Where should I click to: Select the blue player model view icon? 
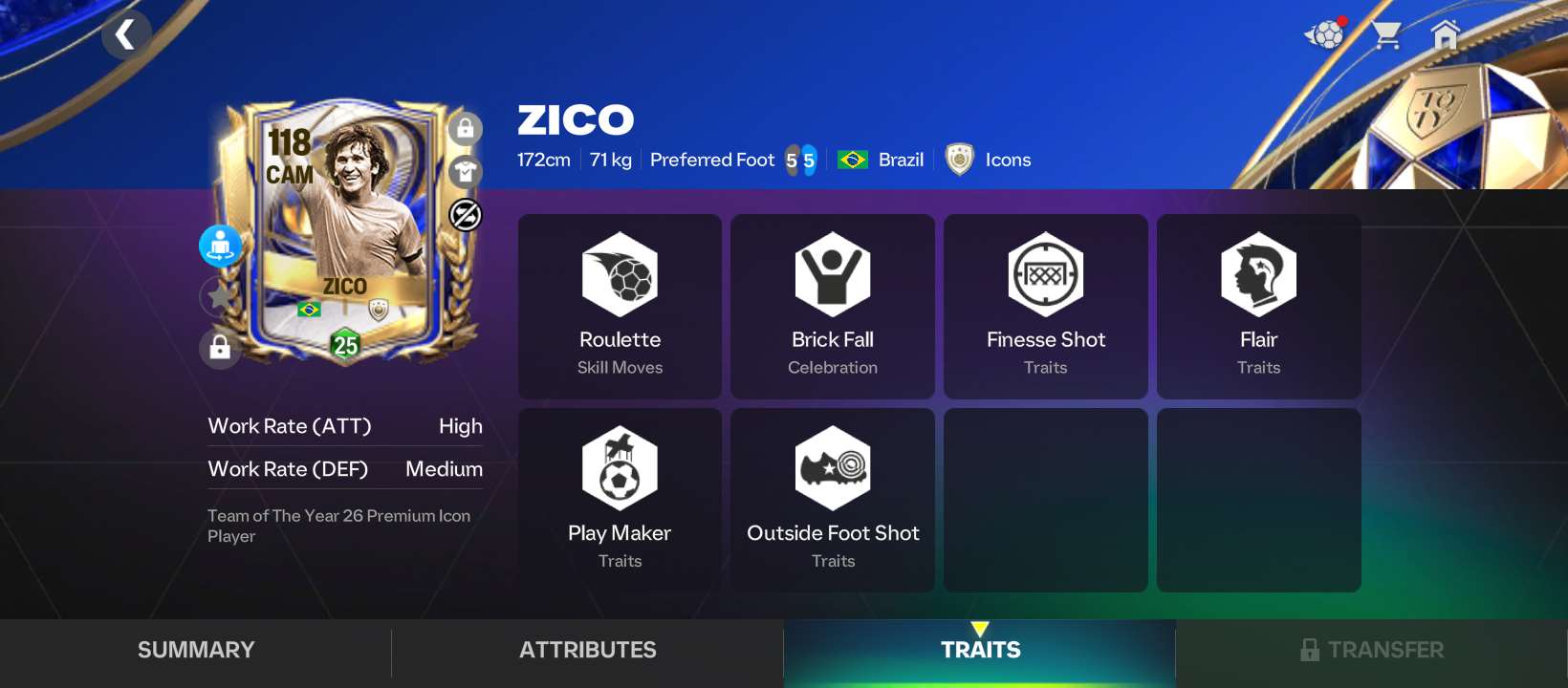pos(220,246)
